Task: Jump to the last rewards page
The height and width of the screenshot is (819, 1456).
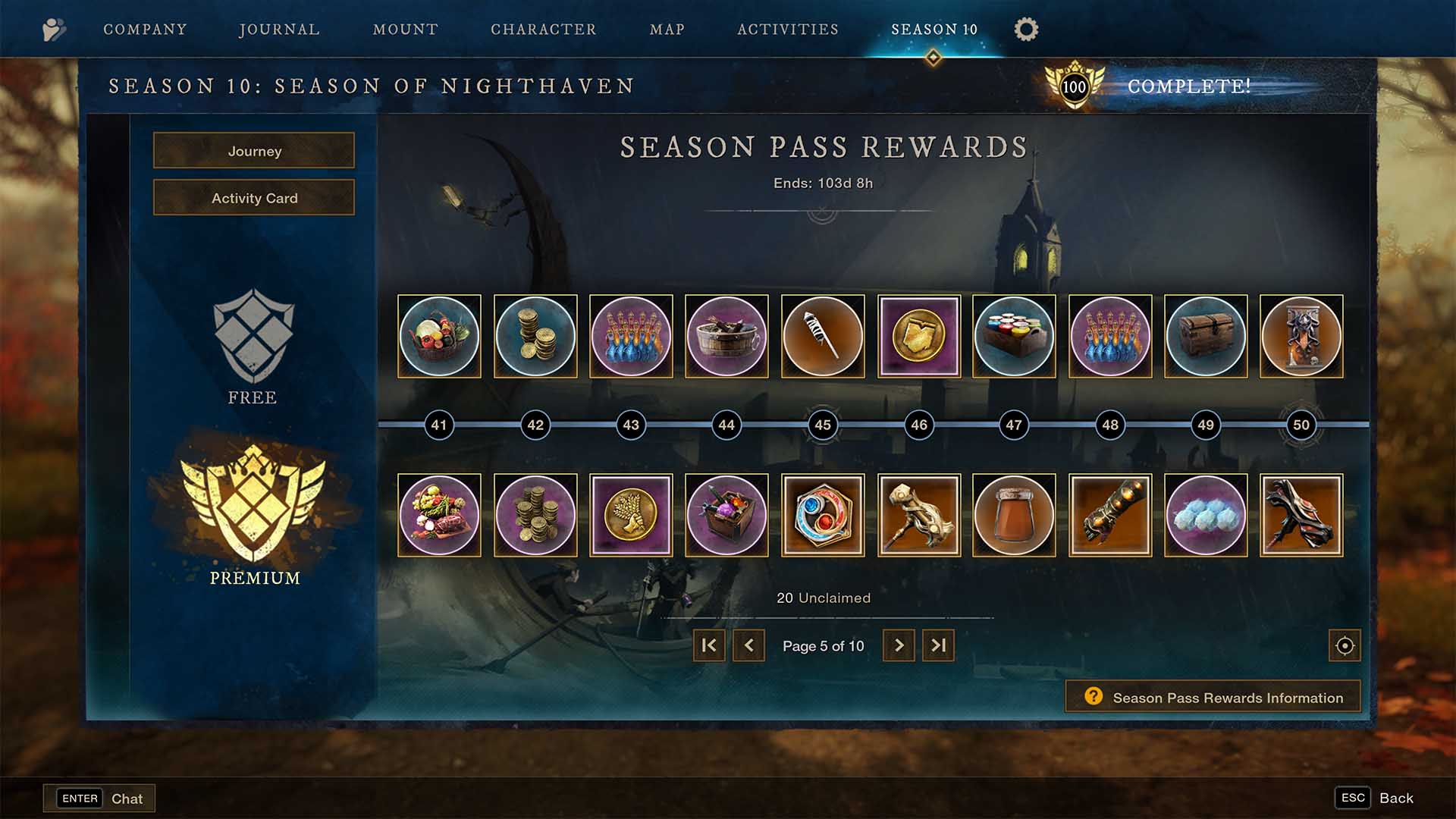Action: (x=938, y=645)
